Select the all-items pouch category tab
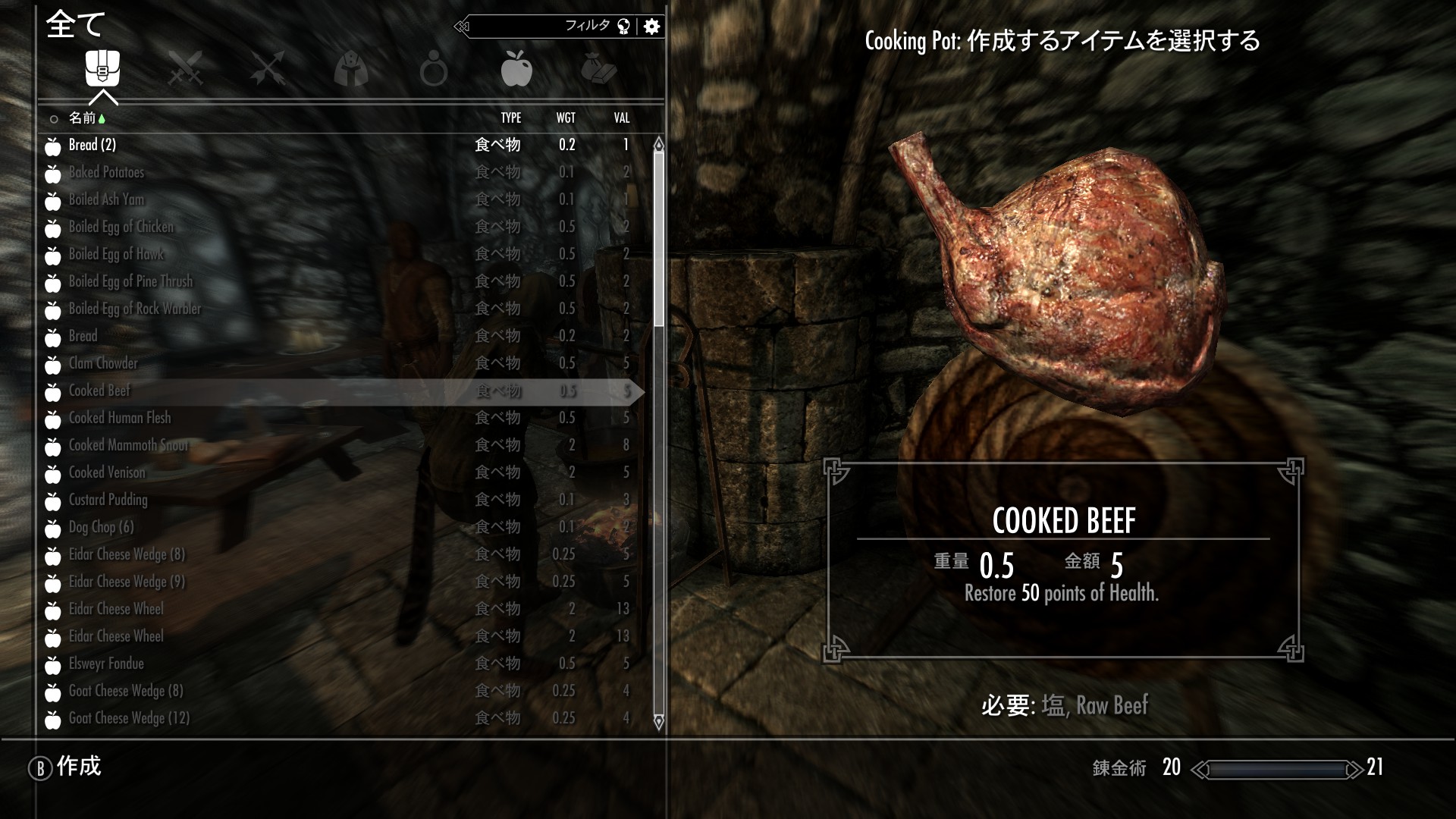This screenshot has width=1456, height=819. pyautogui.click(x=102, y=68)
